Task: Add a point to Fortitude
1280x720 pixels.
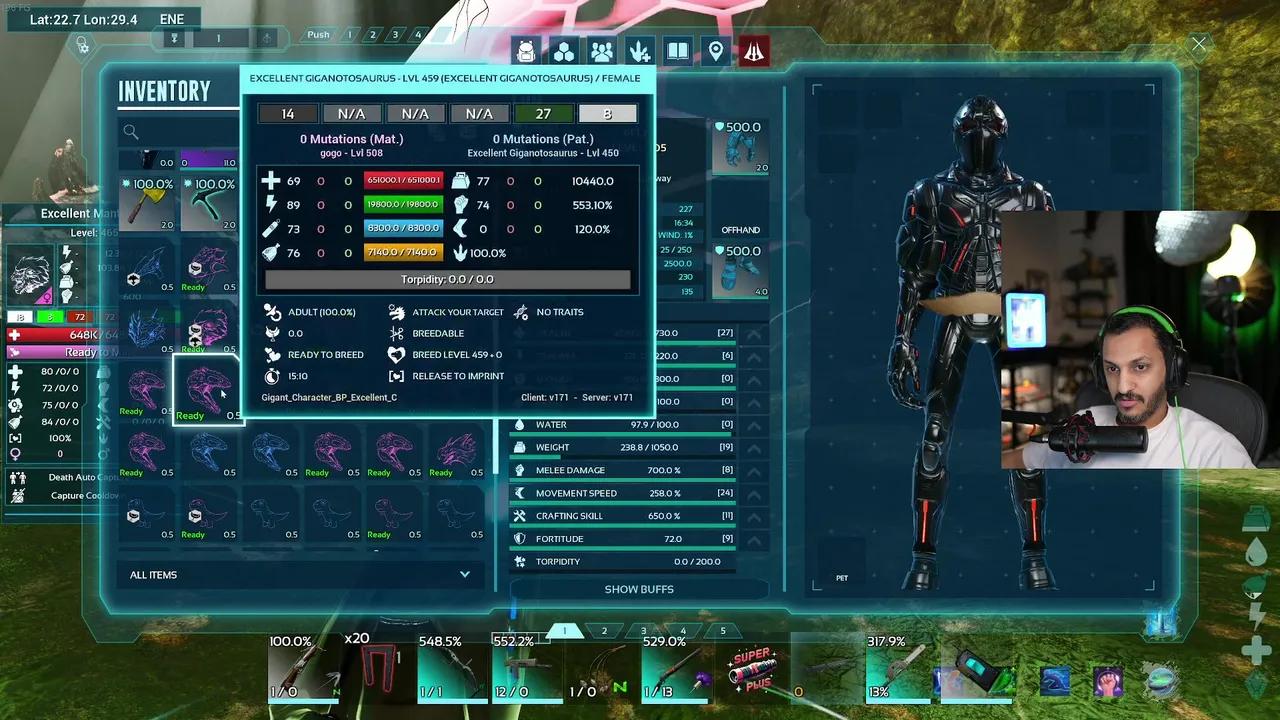Action: 753,539
